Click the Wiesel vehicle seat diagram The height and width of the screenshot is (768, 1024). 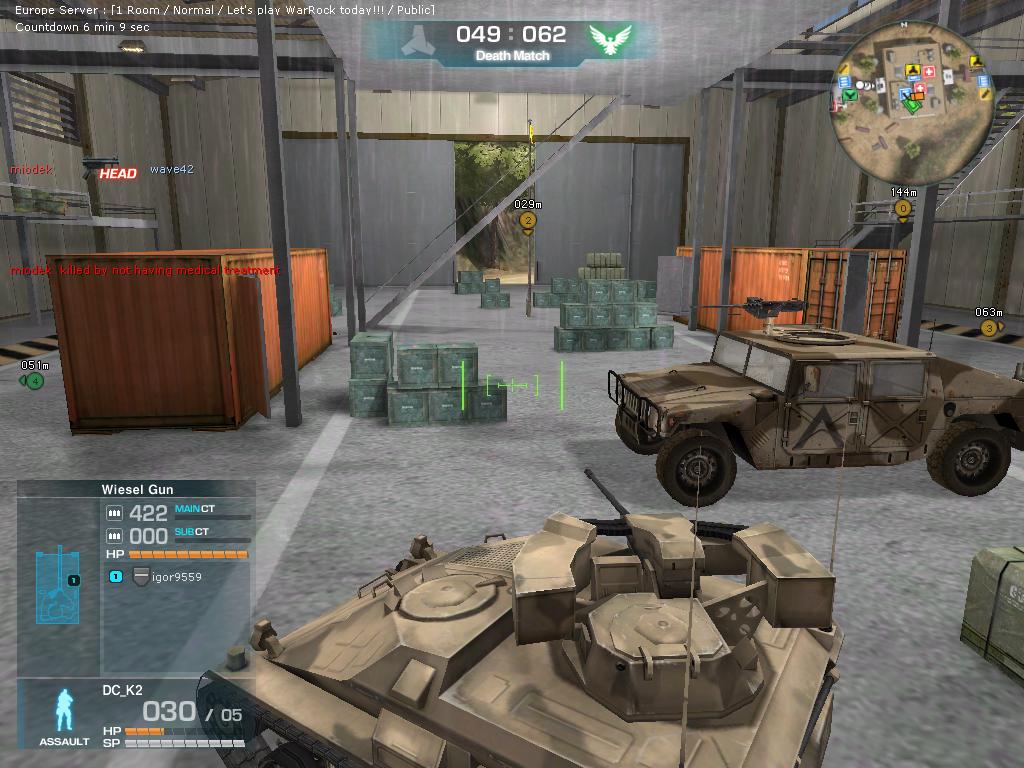click(x=58, y=585)
